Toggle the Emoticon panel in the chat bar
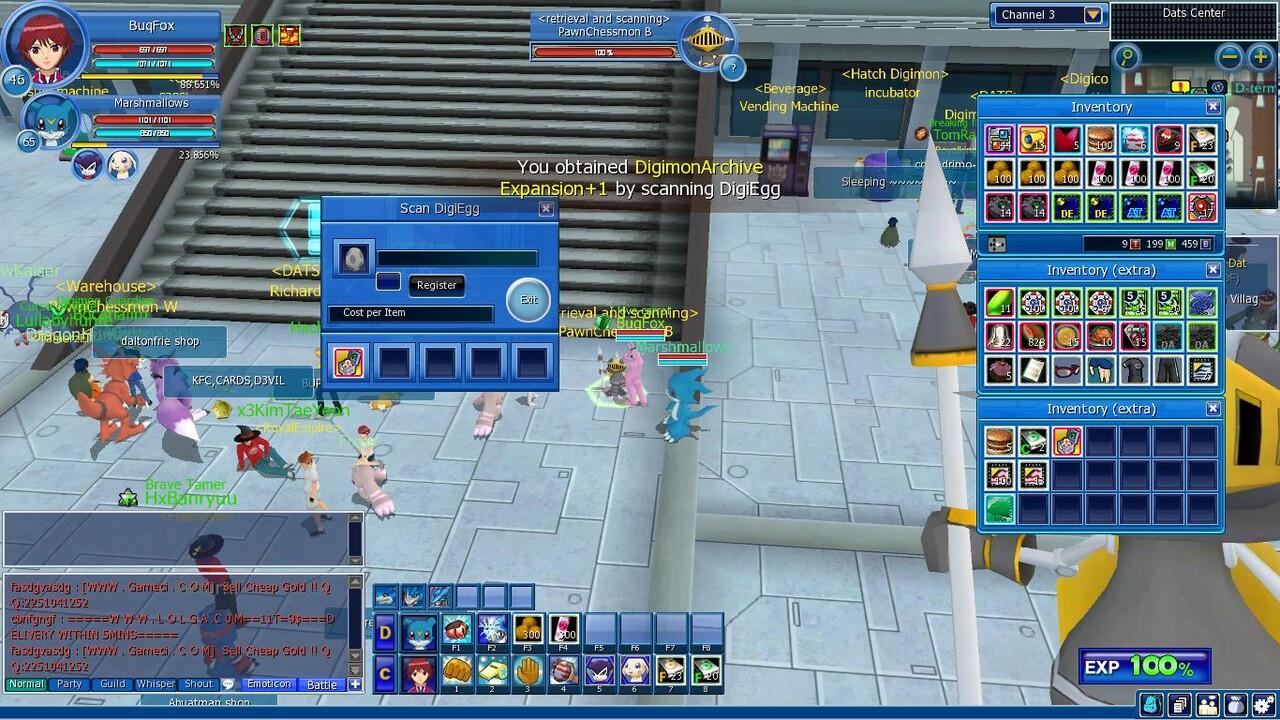 [x=269, y=684]
